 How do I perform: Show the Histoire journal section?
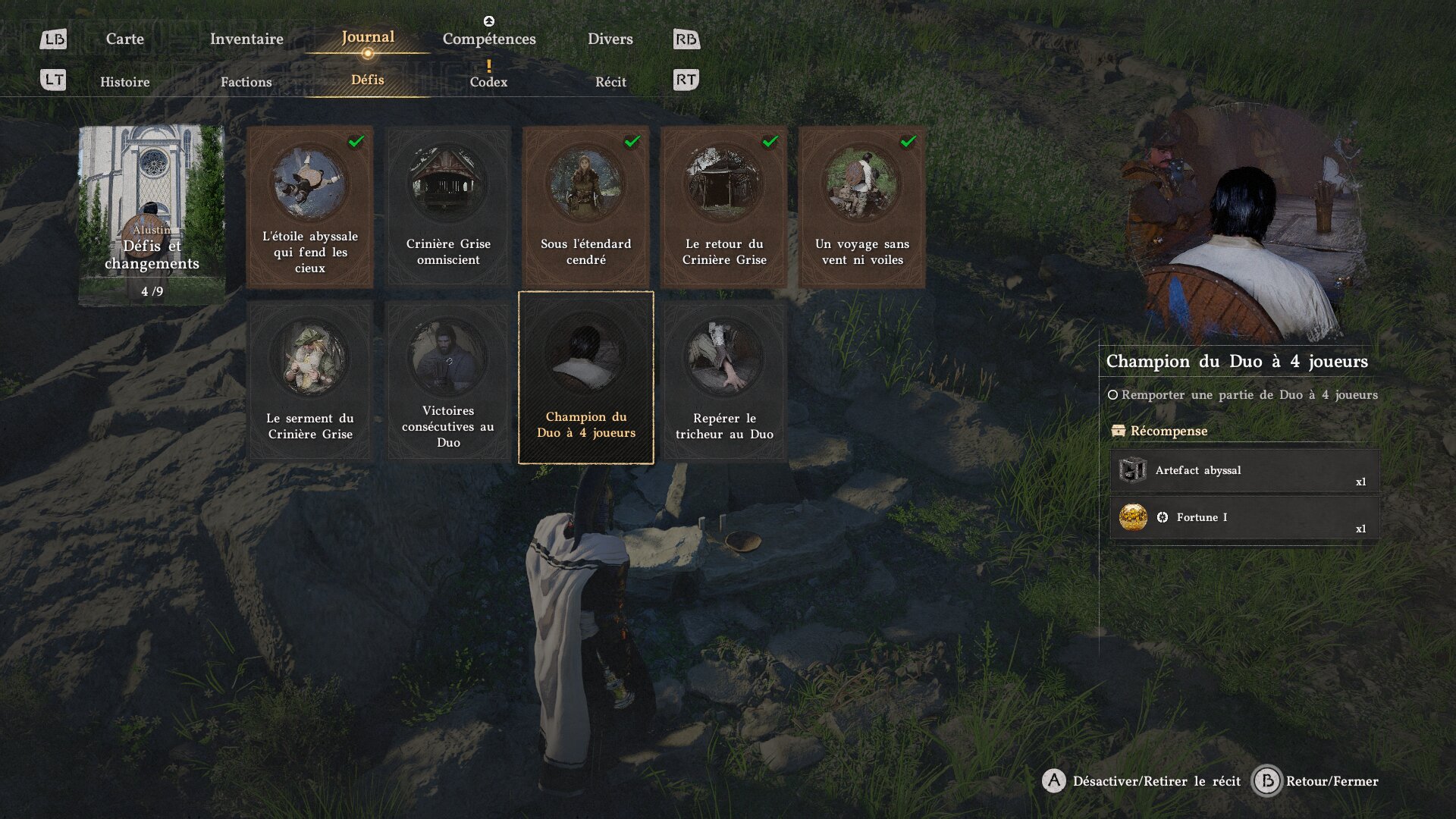[124, 82]
